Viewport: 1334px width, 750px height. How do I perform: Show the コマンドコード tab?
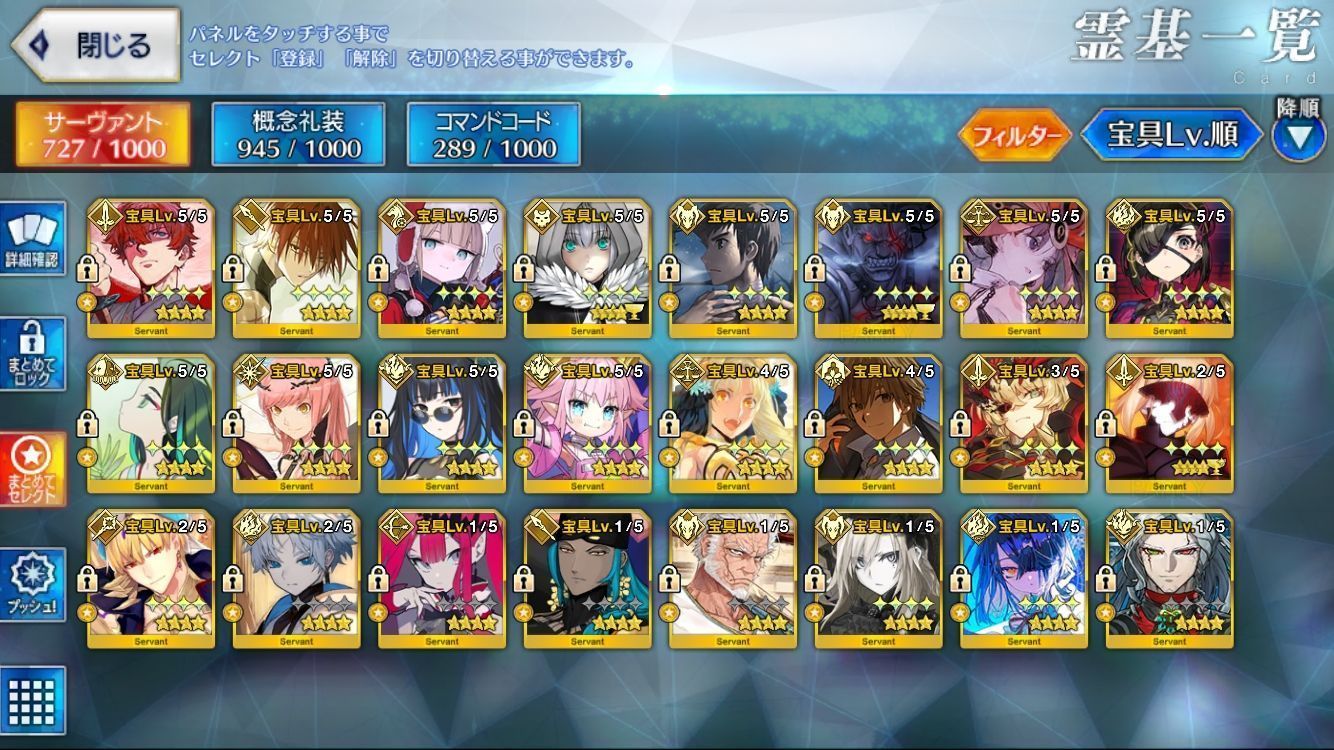pos(494,134)
